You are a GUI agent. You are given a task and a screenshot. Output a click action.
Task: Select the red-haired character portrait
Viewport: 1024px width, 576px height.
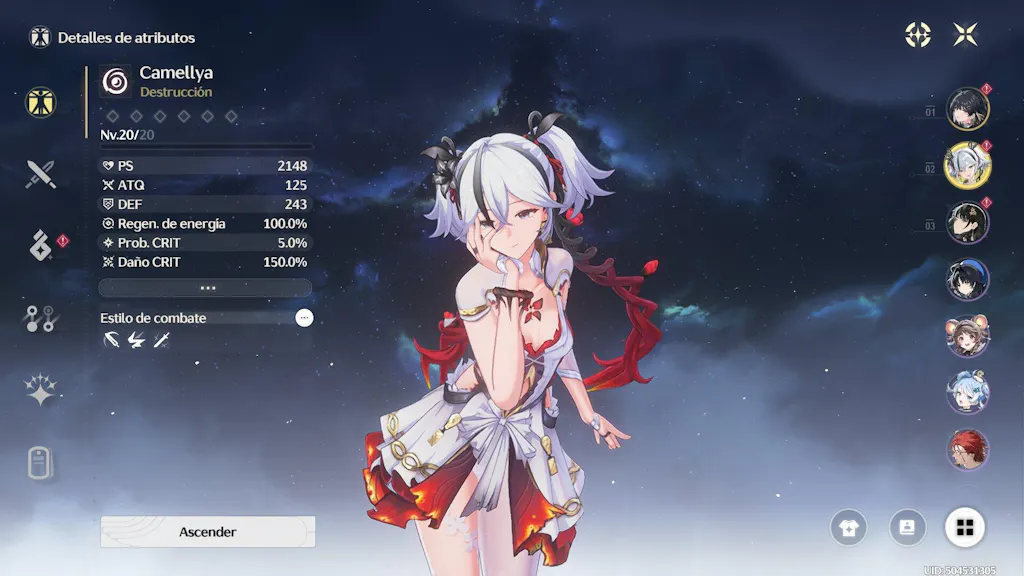[967, 450]
